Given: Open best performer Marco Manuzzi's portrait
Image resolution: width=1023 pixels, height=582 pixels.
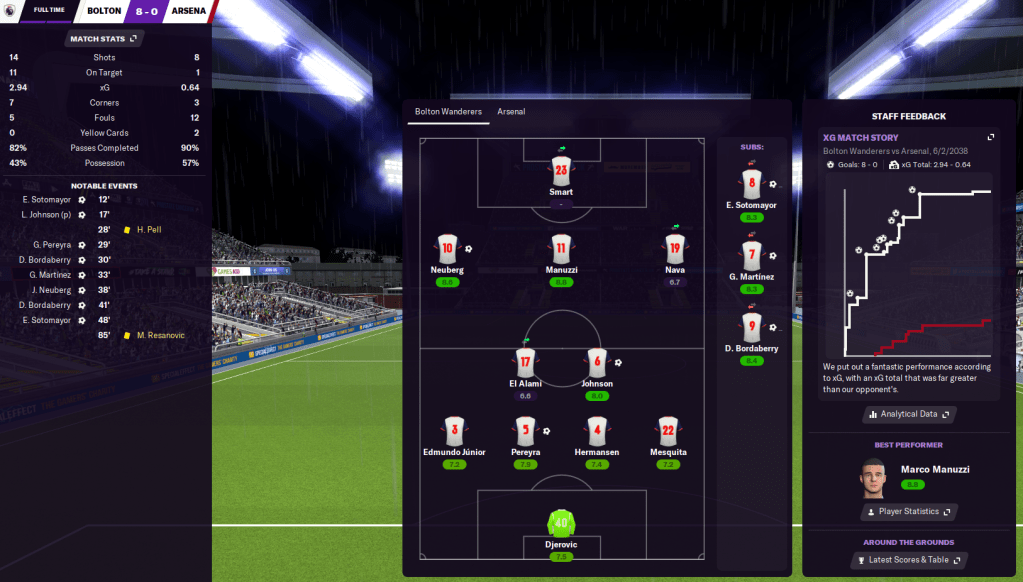Looking at the screenshot, I should pyautogui.click(x=873, y=478).
